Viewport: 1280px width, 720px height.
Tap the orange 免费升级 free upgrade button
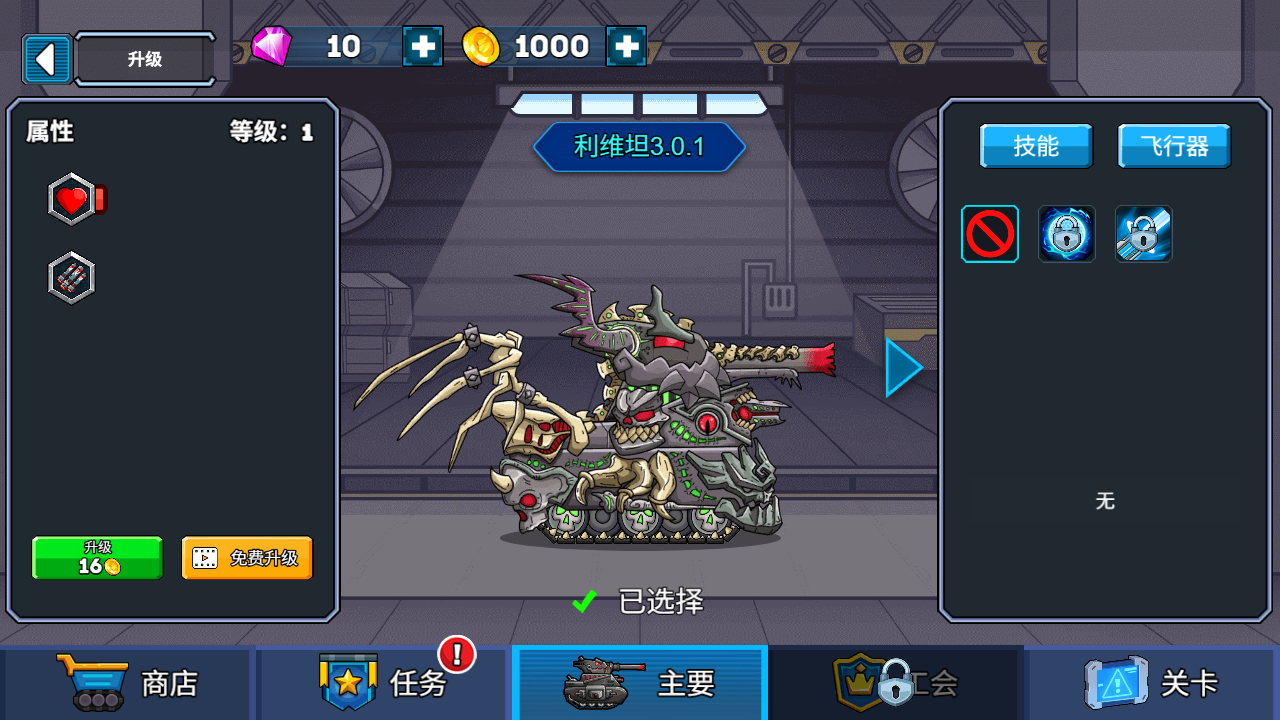coord(247,558)
